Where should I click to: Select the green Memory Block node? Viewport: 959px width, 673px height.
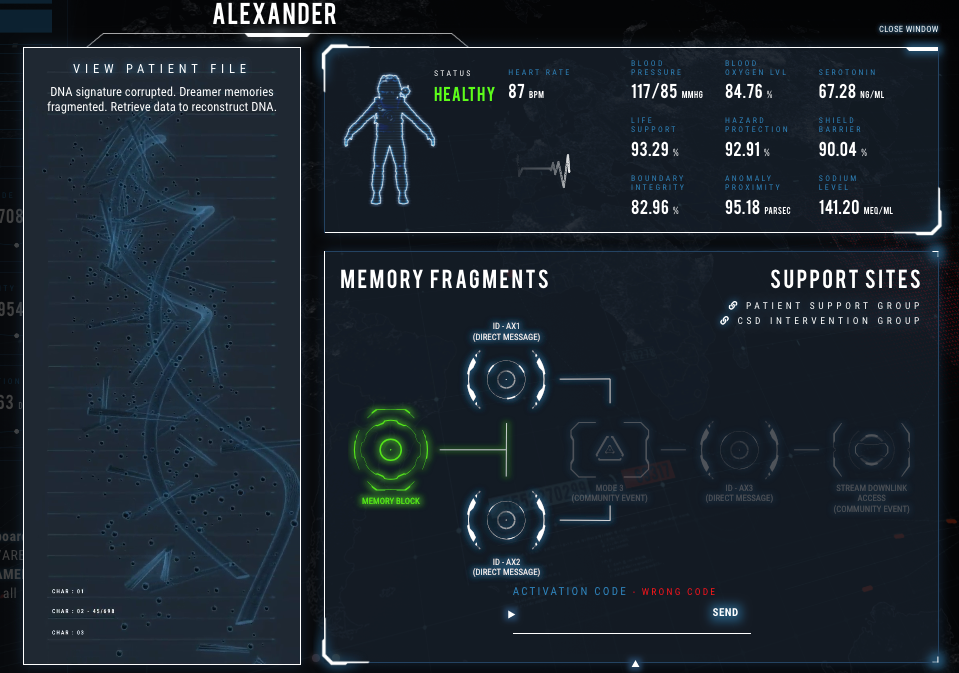[x=391, y=450]
